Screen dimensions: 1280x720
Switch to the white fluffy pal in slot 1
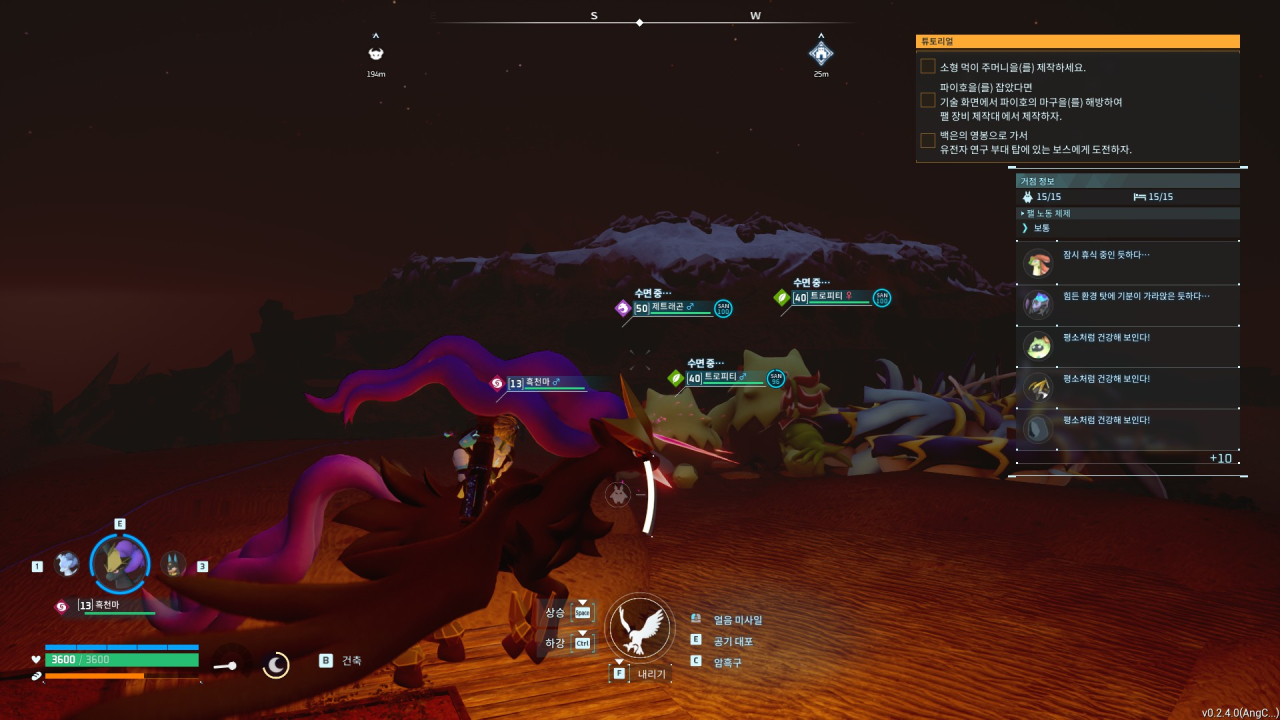pyautogui.click(x=67, y=564)
